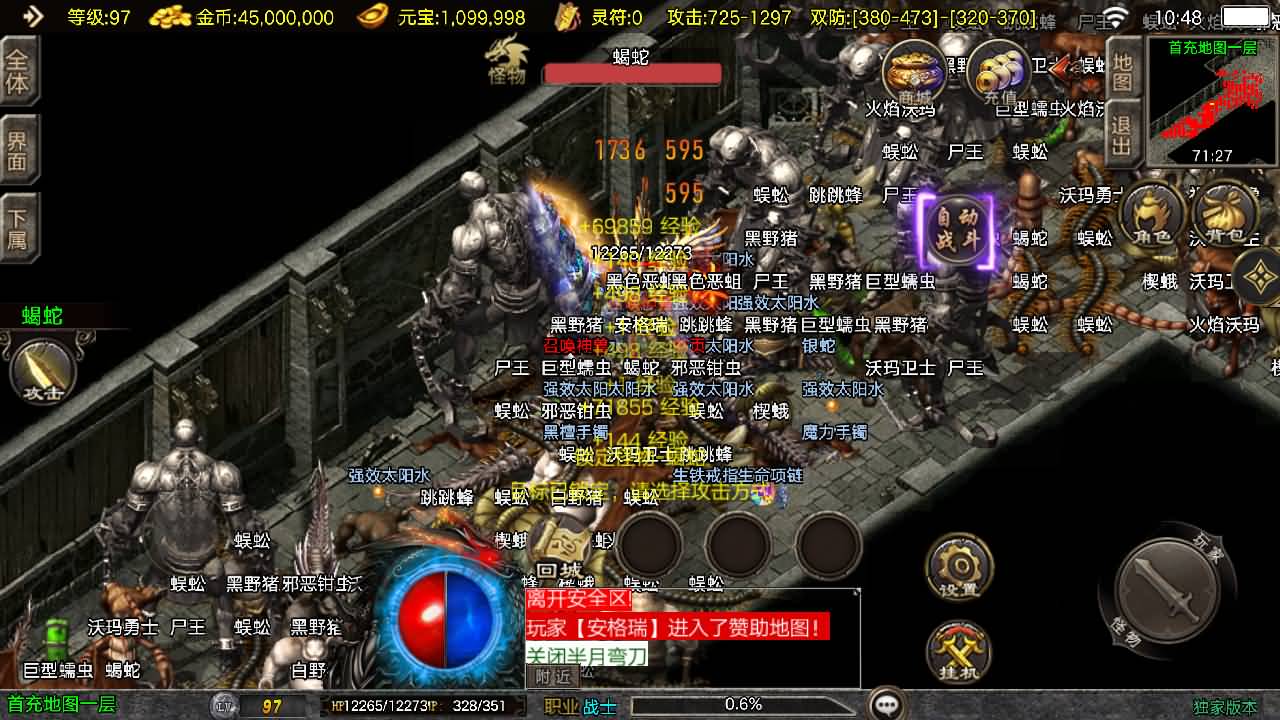1280x720 pixels.
Task: Select the 界面 tab on the left
Action: (x=18, y=151)
